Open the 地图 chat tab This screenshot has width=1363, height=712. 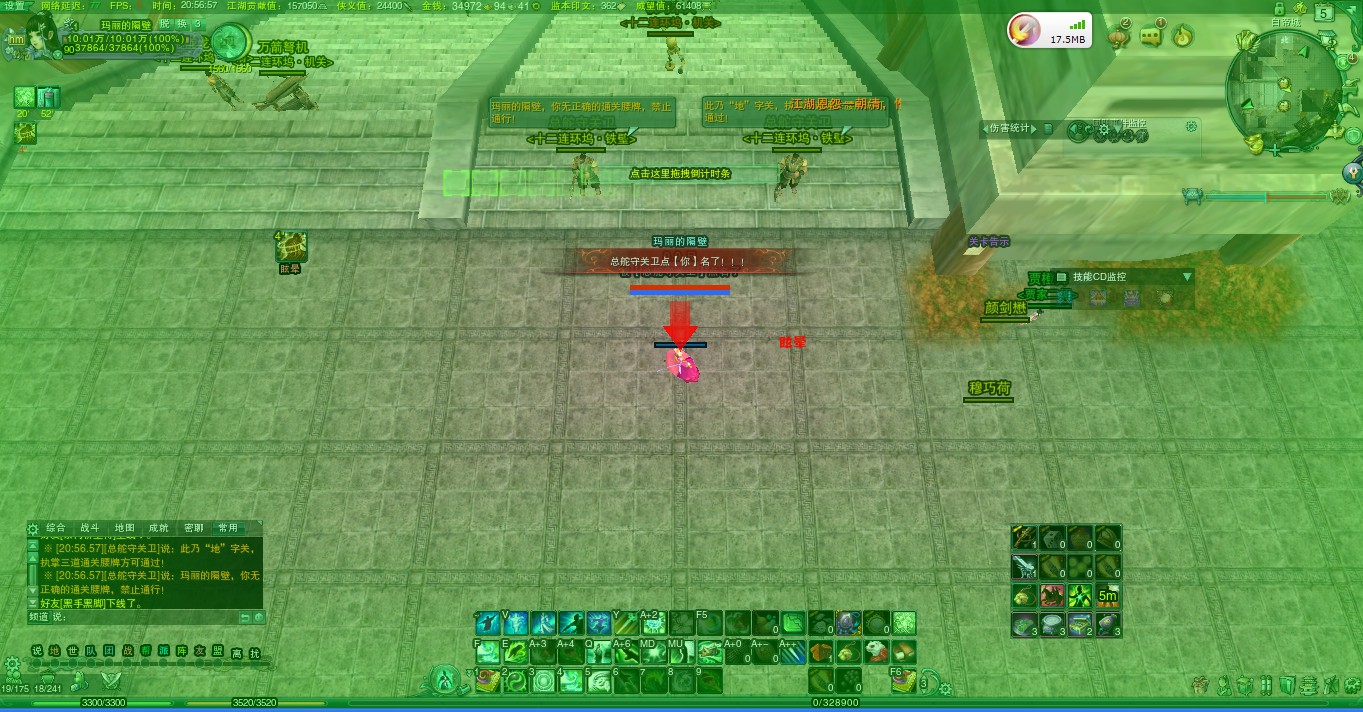pyautogui.click(x=124, y=528)
